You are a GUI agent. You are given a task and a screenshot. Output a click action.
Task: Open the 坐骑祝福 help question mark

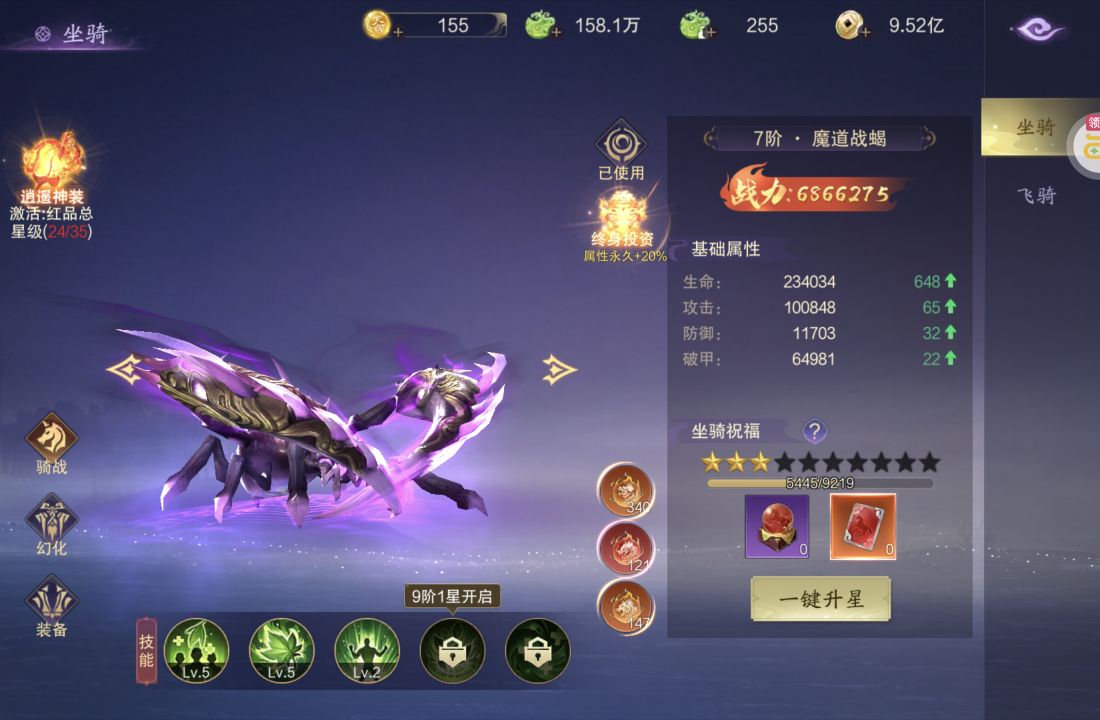(x=815, y=431)
